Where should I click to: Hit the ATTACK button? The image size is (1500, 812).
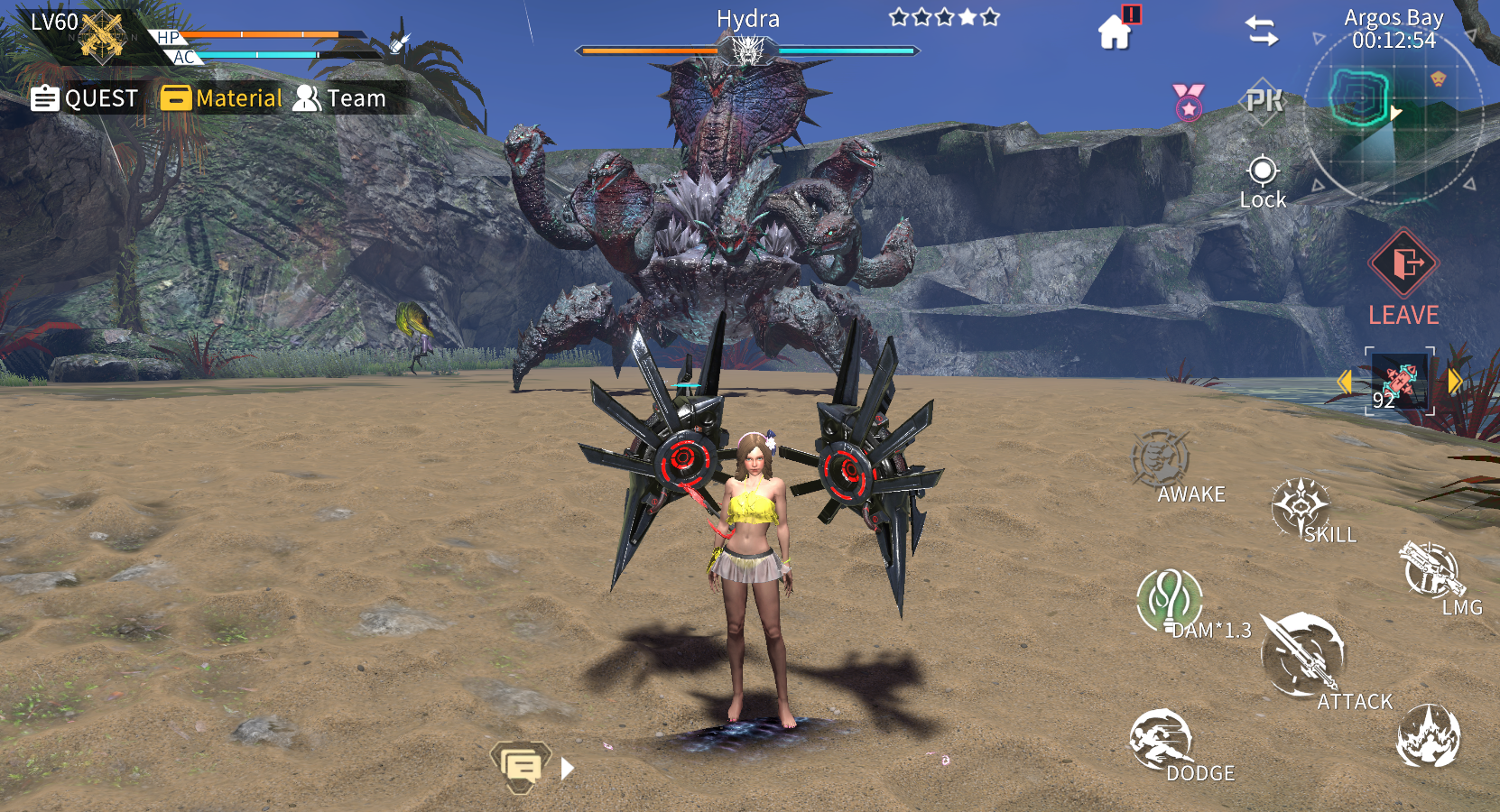click(1305, 656)
